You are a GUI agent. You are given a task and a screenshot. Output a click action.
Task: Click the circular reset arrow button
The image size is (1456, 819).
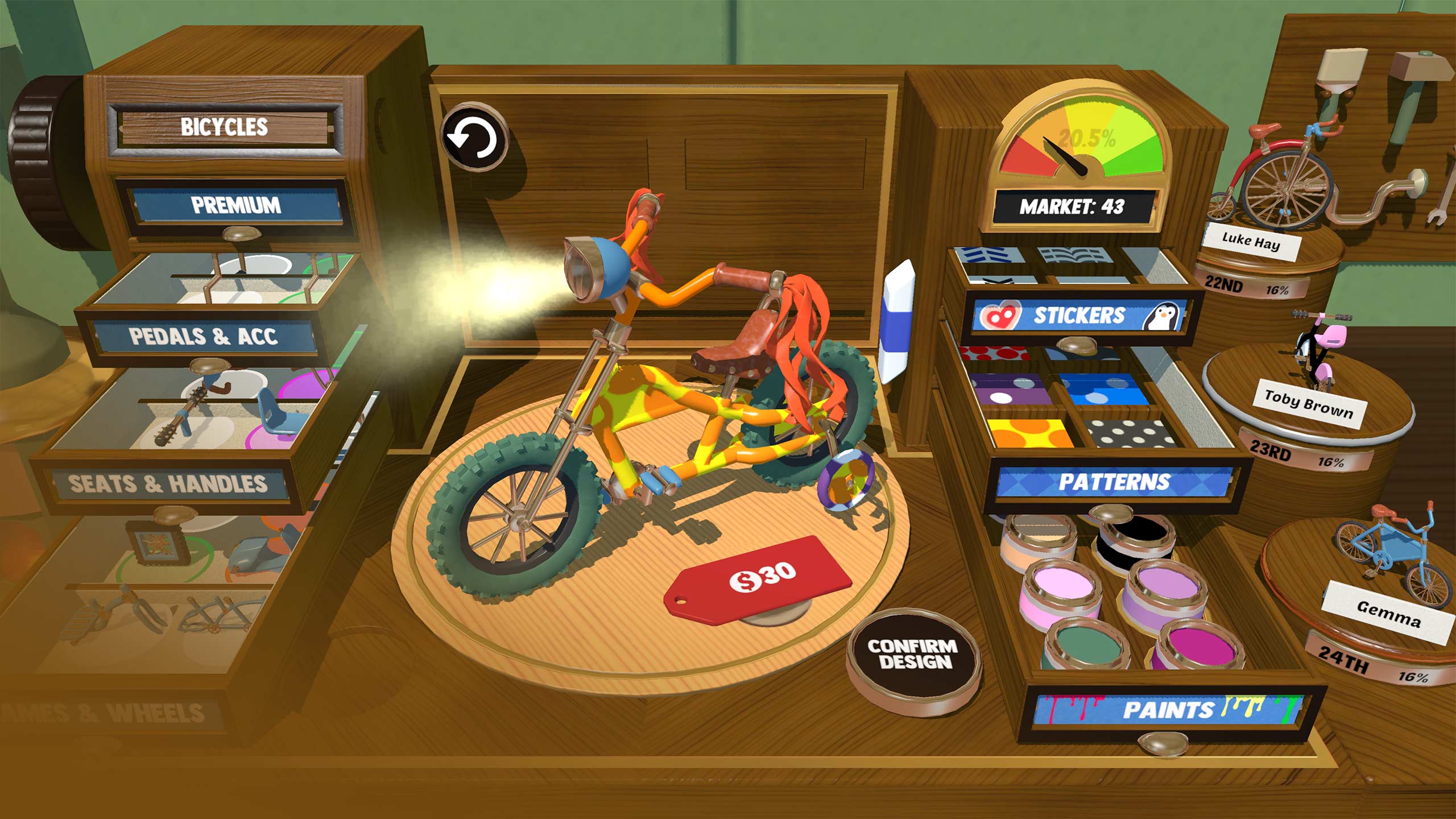(x=473, y=138)
